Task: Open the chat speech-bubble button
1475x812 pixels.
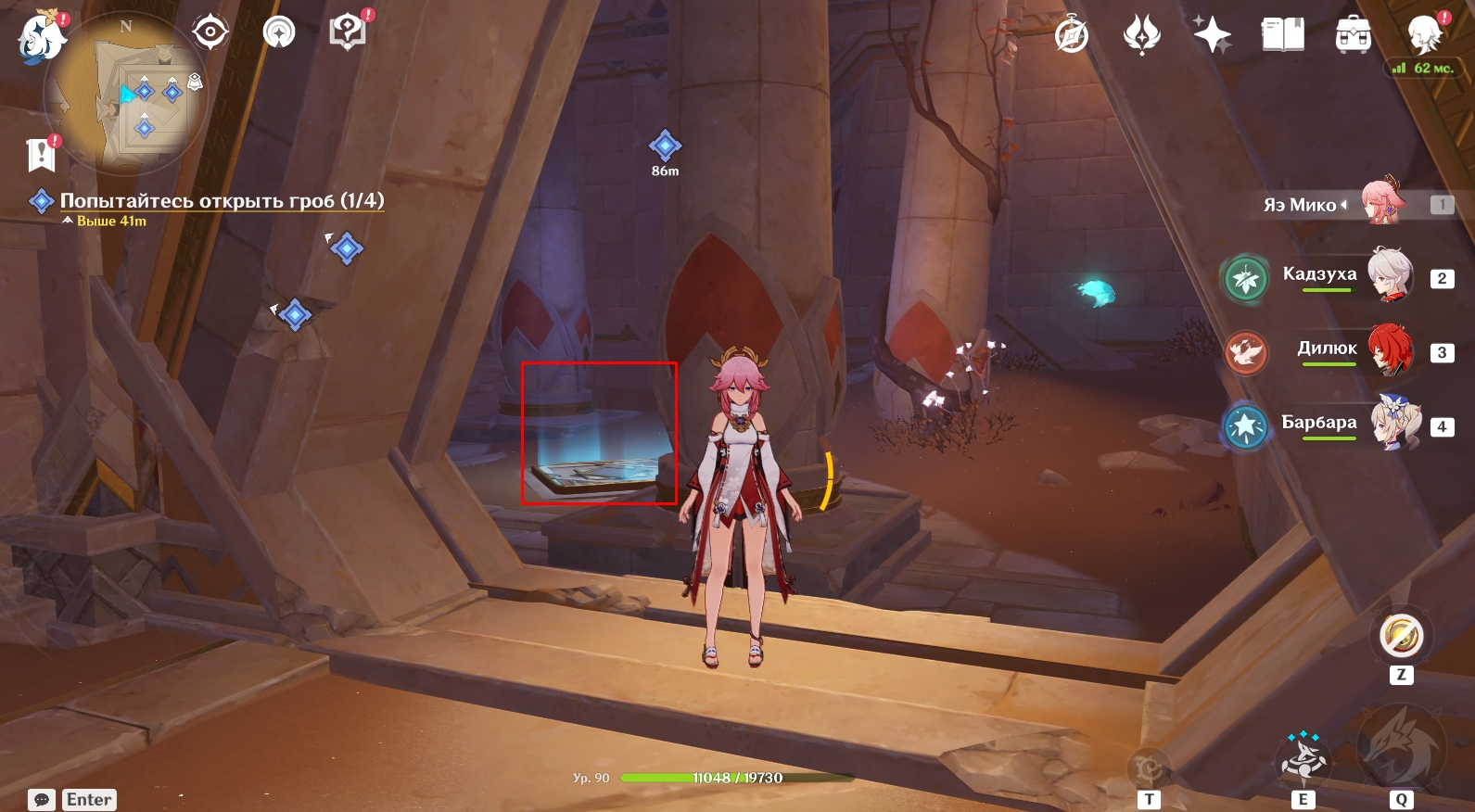Action: click(x=42, y=799)
